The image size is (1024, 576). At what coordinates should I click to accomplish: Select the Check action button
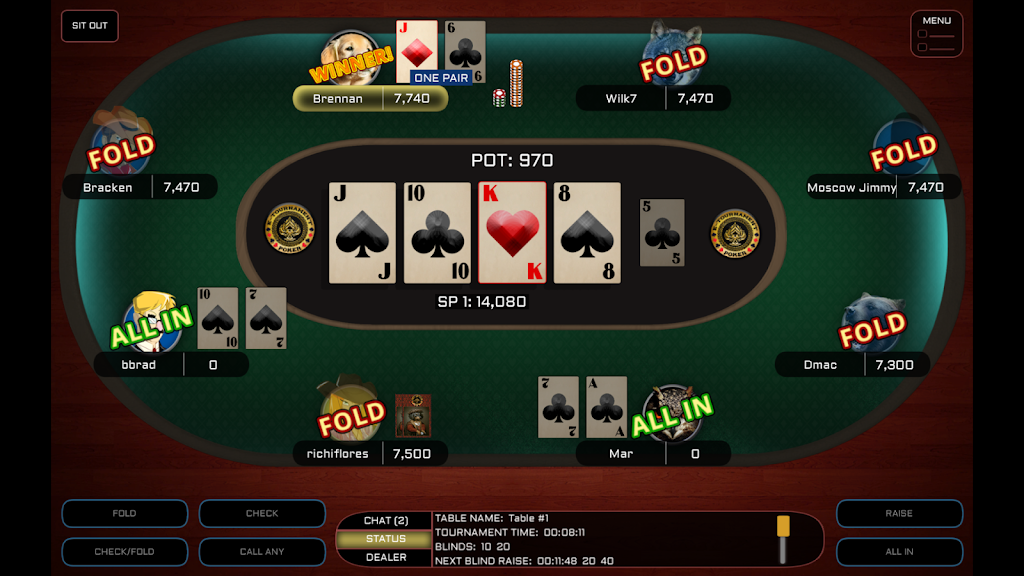tap(262, 514)
